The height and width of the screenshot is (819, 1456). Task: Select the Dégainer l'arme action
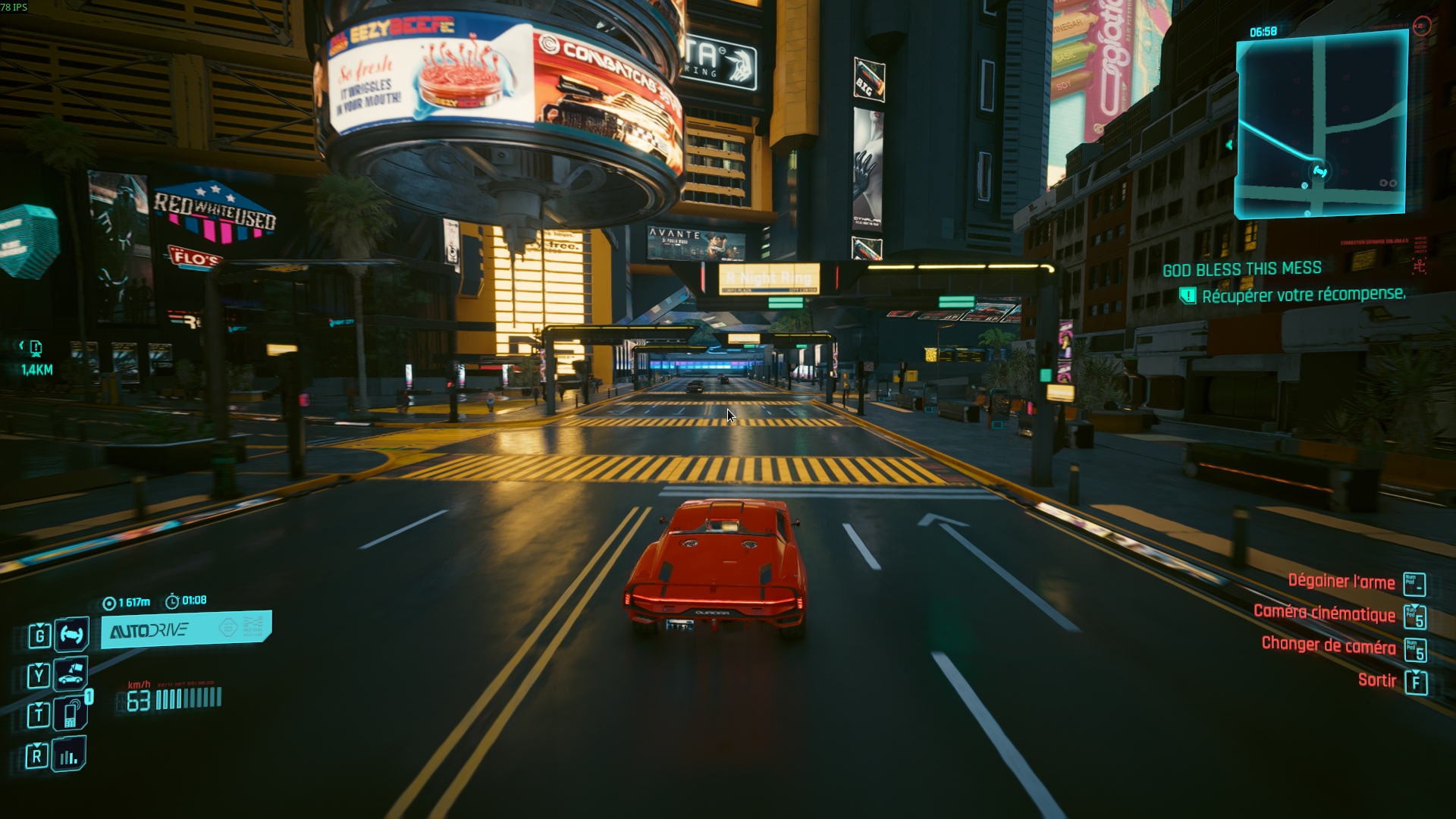click(x=1341, y=582)
